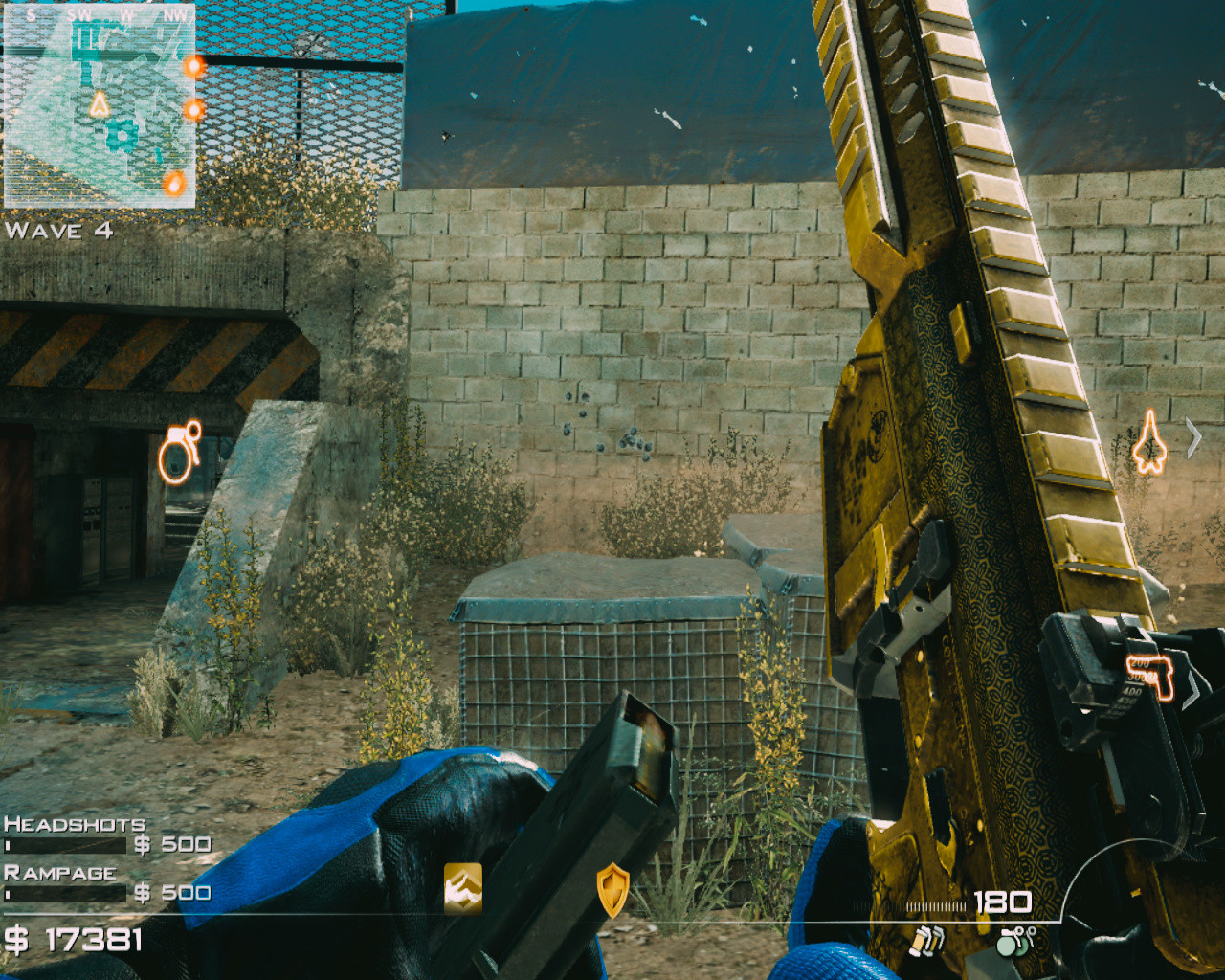
Task: Click the topmost orange enemy marker beside the minimap
Action: point(191,67)
